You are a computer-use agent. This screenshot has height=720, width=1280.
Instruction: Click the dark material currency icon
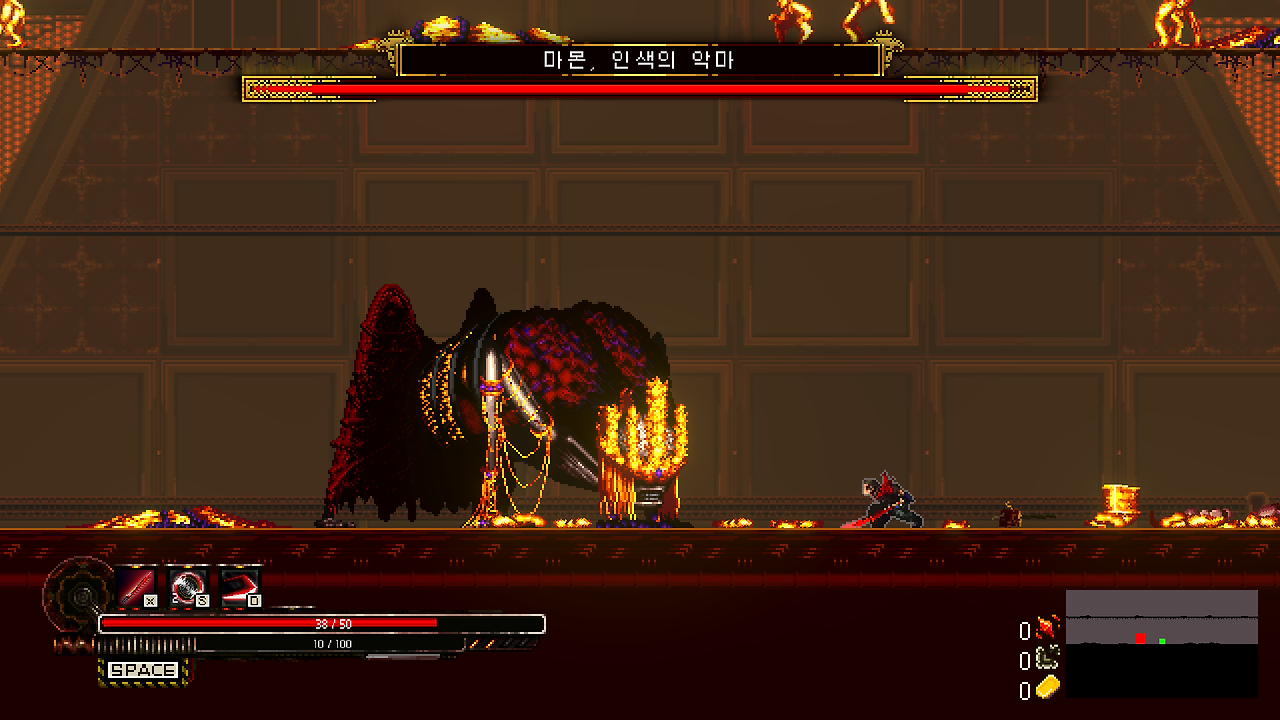click(1046, 657)
